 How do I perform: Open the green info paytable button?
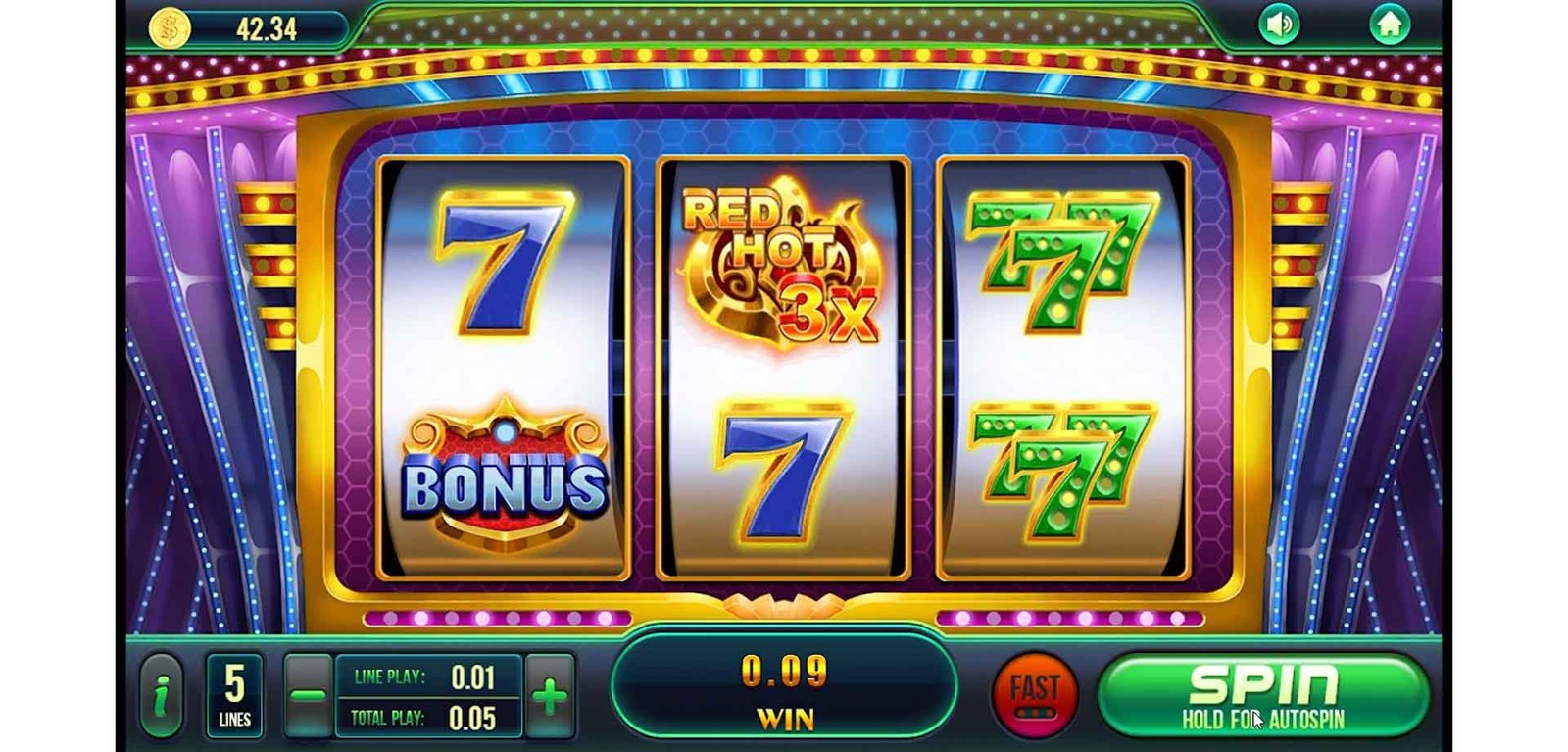click(162, 696)
